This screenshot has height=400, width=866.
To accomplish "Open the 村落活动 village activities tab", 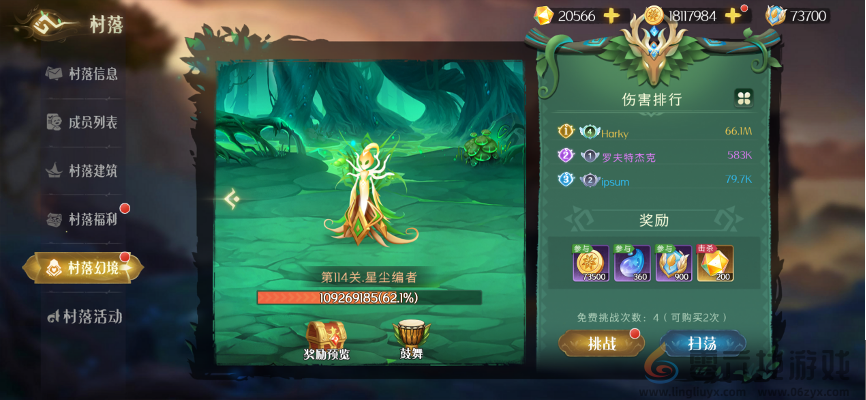I will 85,316.
